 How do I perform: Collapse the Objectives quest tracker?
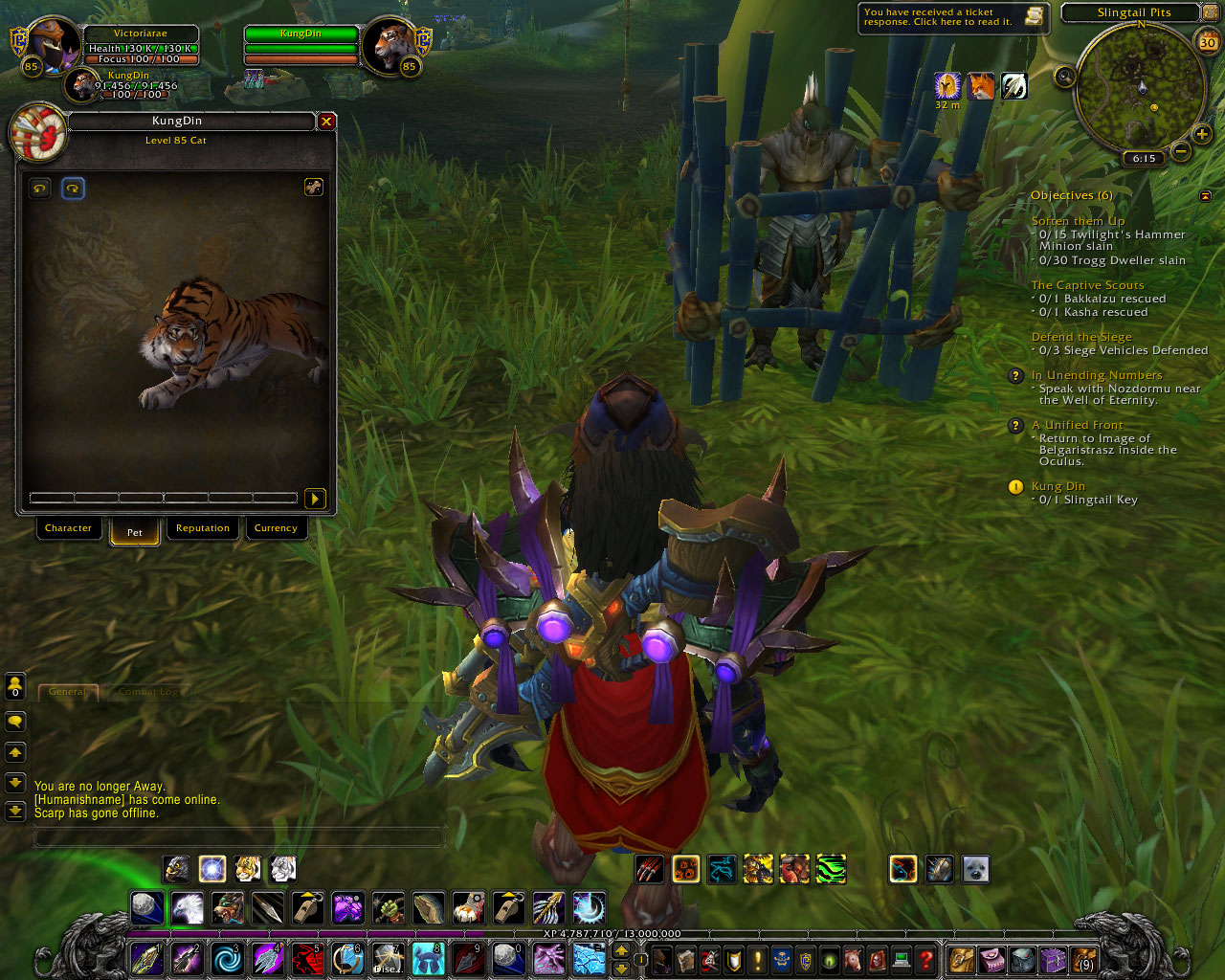[x=1204, y=194]
